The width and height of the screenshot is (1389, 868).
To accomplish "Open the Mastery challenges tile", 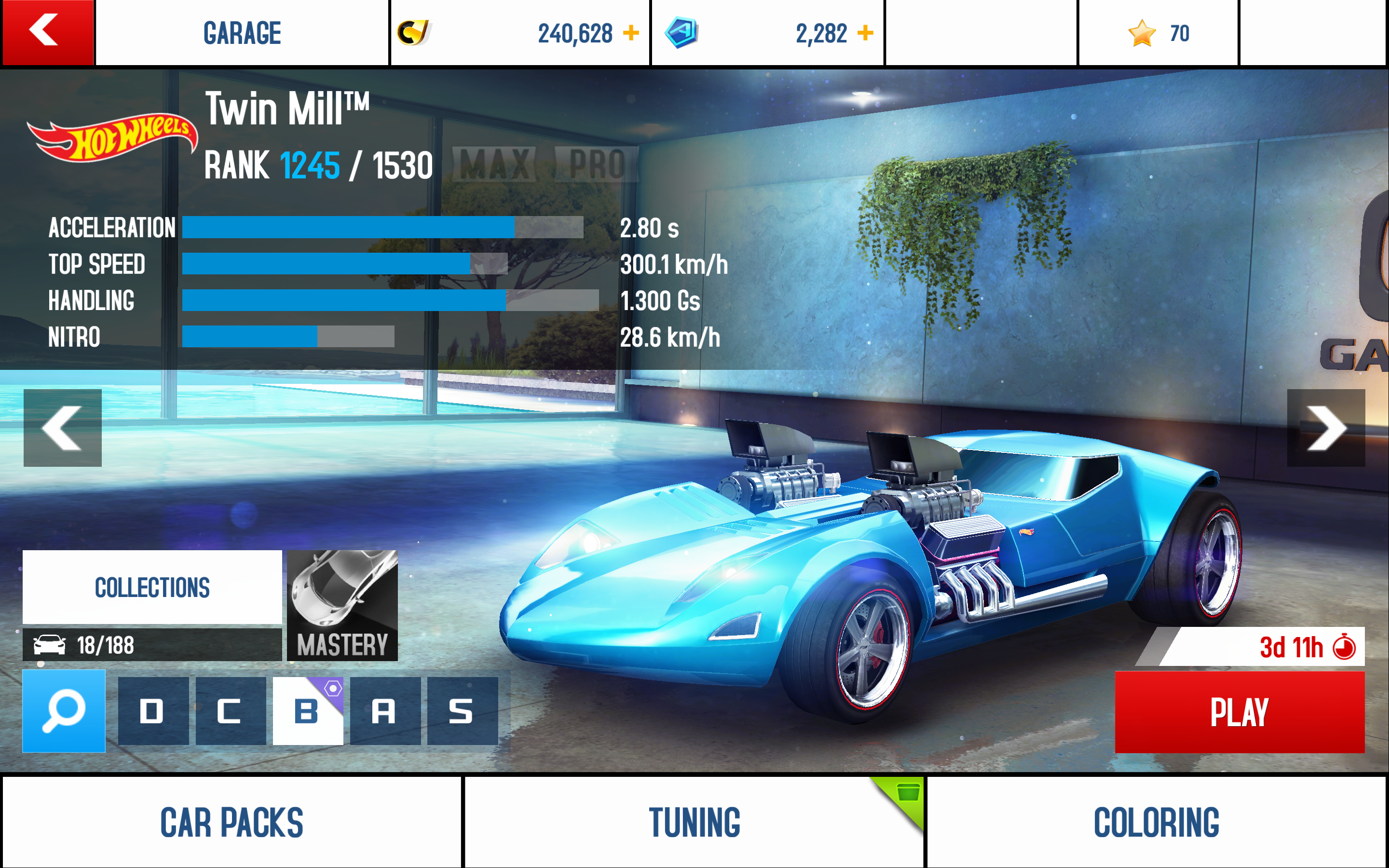I will (342, 605).
